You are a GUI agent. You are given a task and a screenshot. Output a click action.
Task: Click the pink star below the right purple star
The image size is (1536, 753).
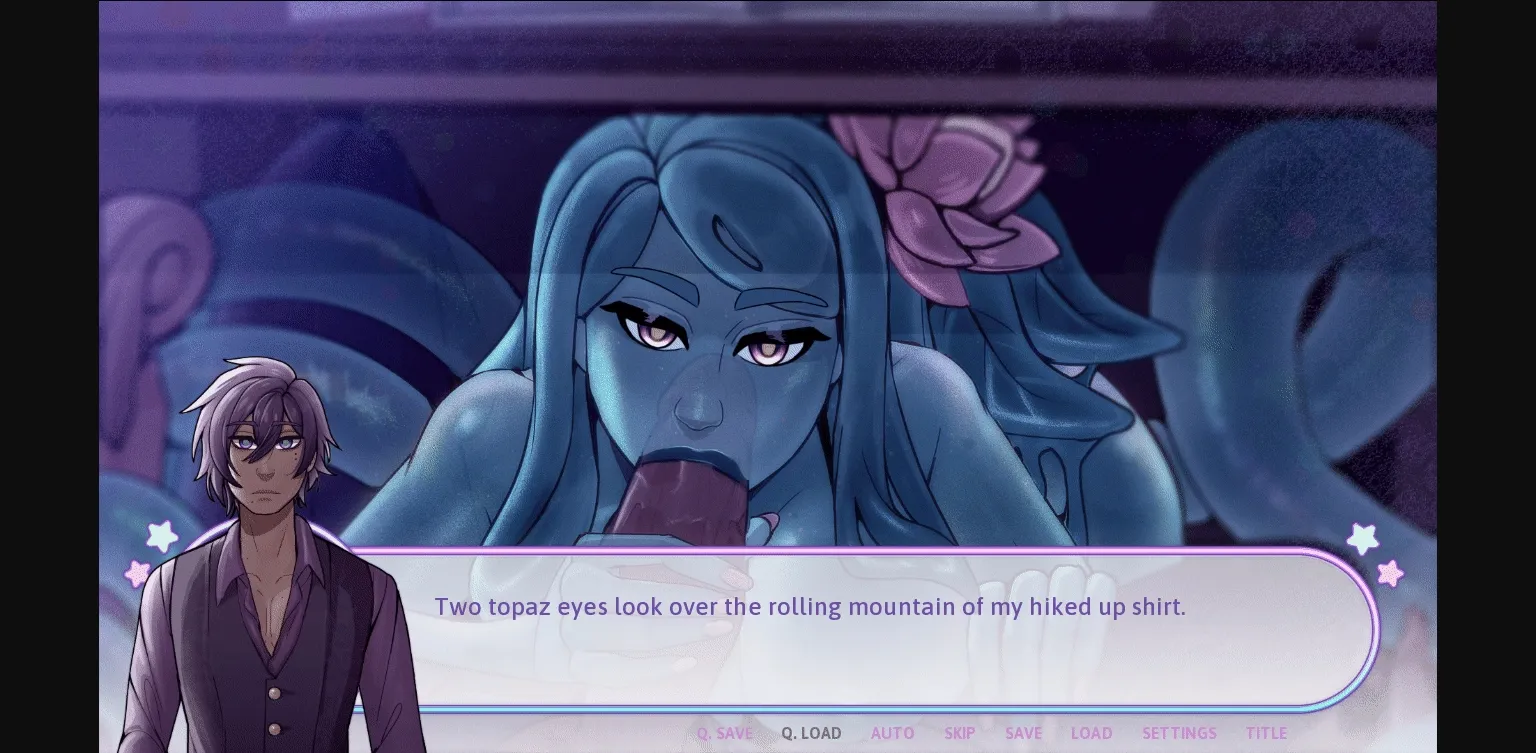pos(1389,574)
